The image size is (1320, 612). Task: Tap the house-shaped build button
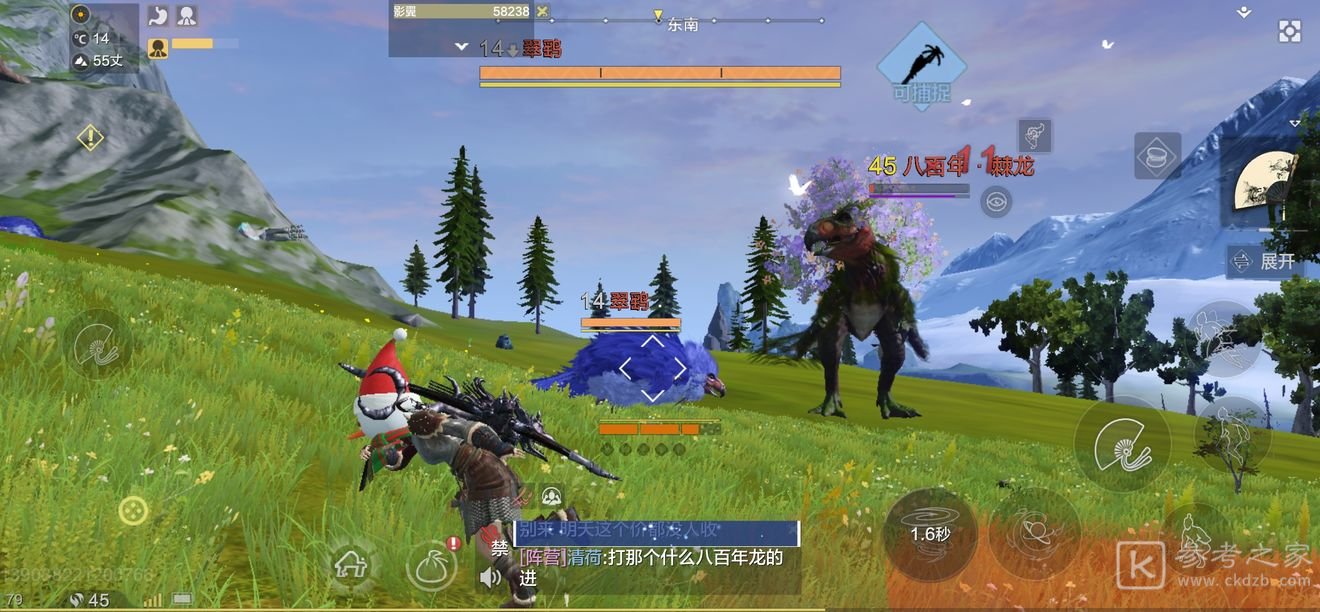(351, 565)
